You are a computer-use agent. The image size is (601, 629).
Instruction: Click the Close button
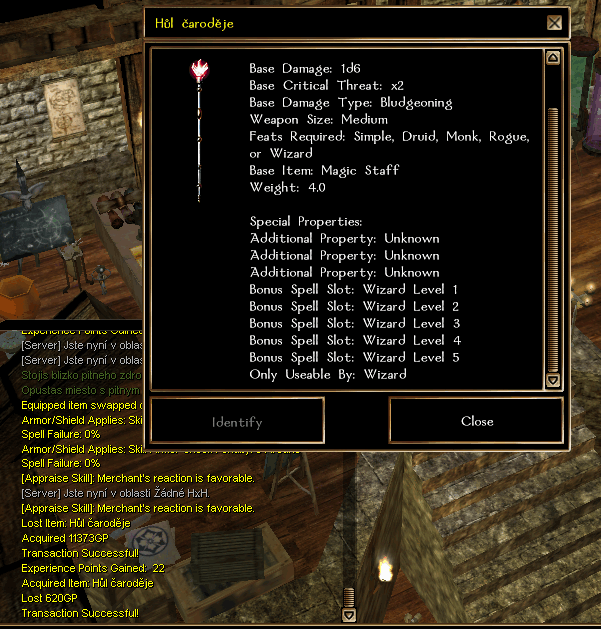pyautogui.click(x=477, y=421)
